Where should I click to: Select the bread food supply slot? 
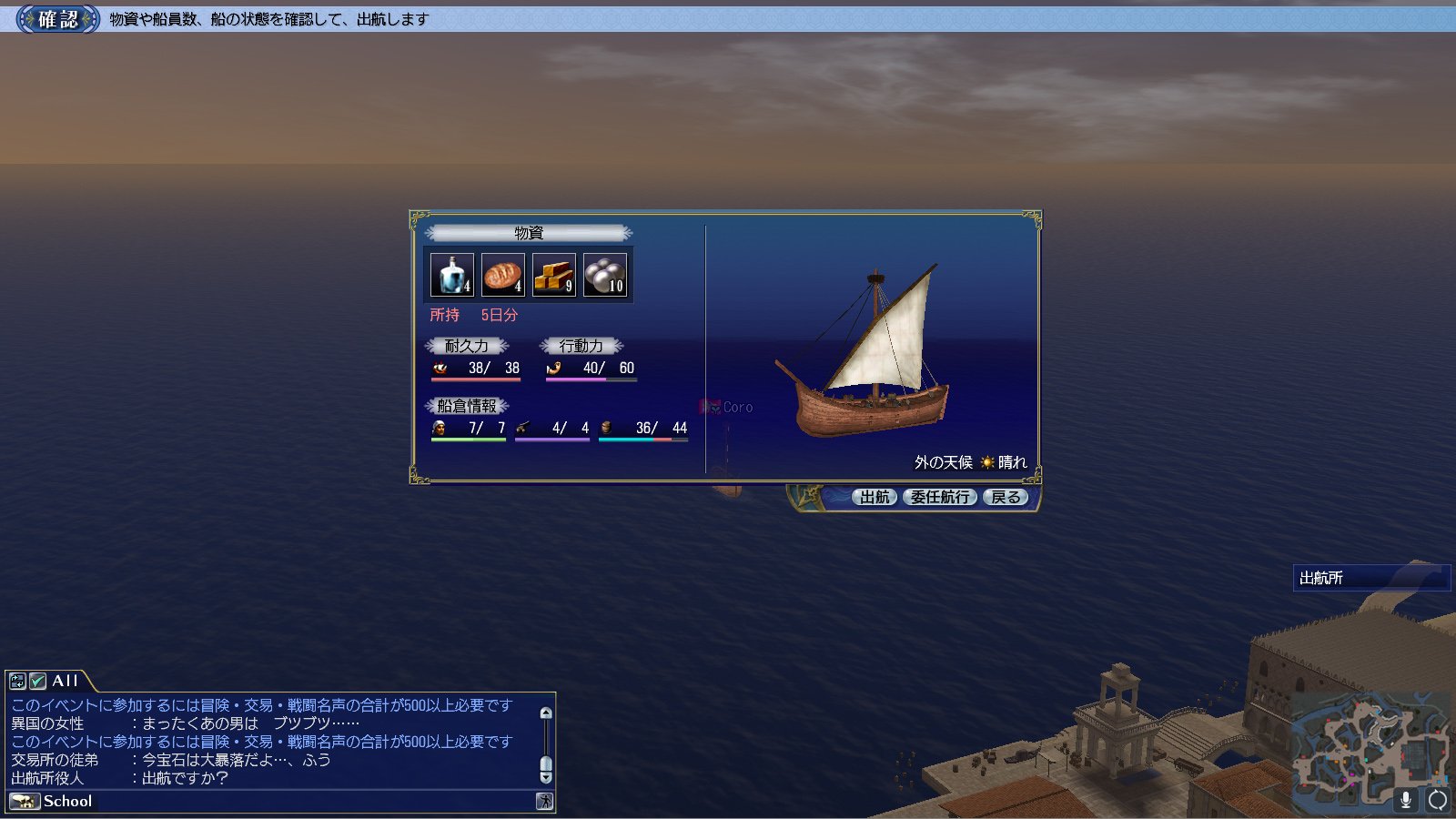point(503,275)
